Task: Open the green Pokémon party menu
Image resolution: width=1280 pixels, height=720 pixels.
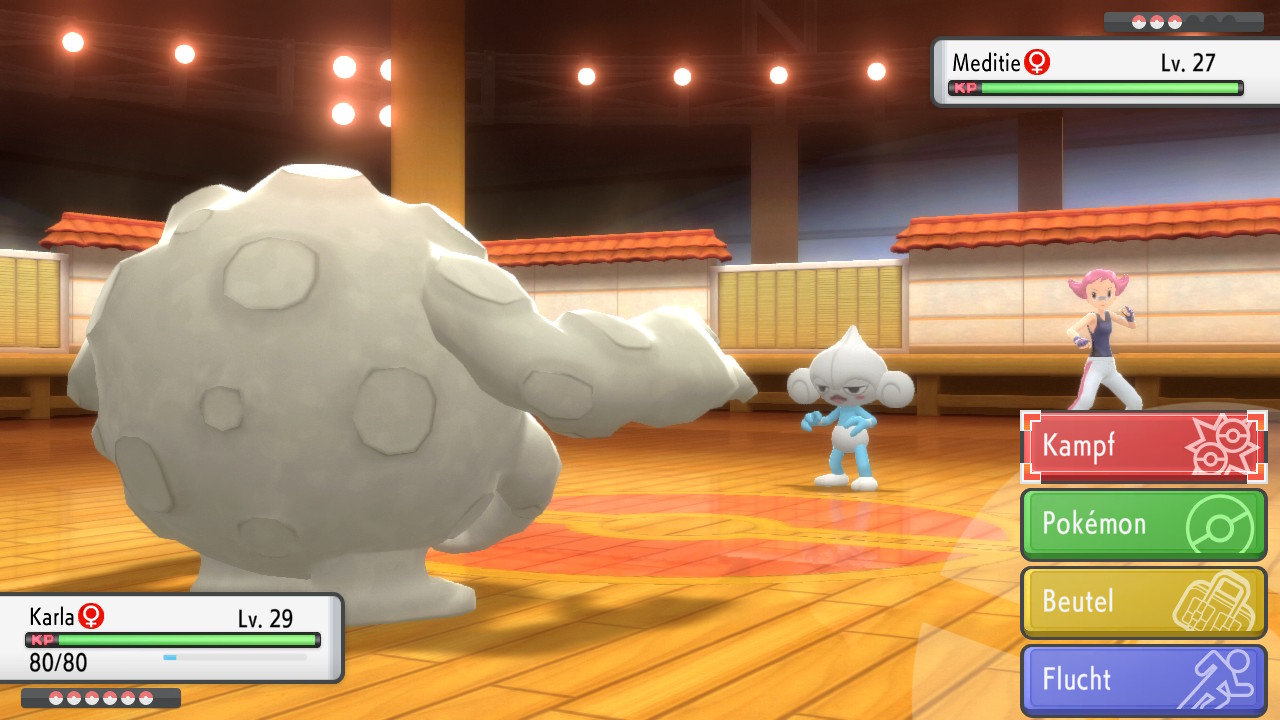Action: [x=1143, y=524]
